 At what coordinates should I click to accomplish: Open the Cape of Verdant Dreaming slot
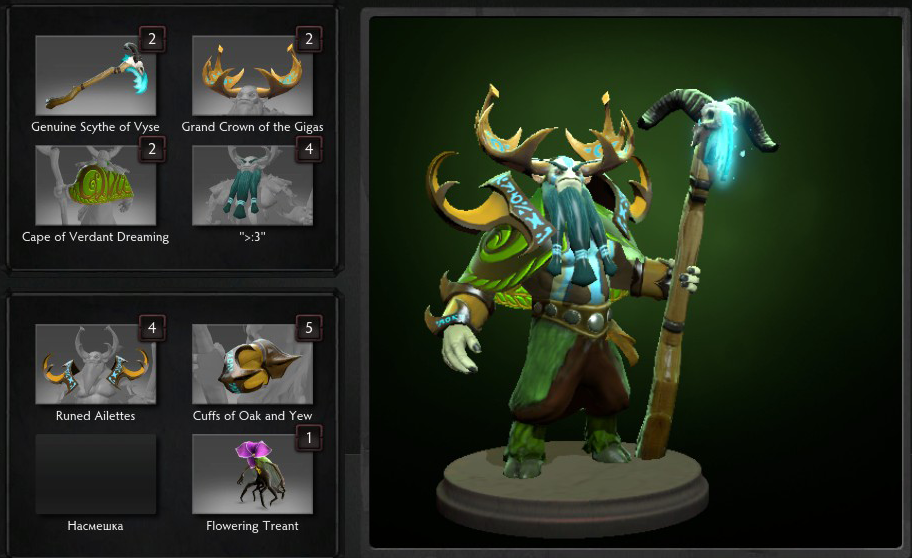pyautogui.click(x=95, y=186)
